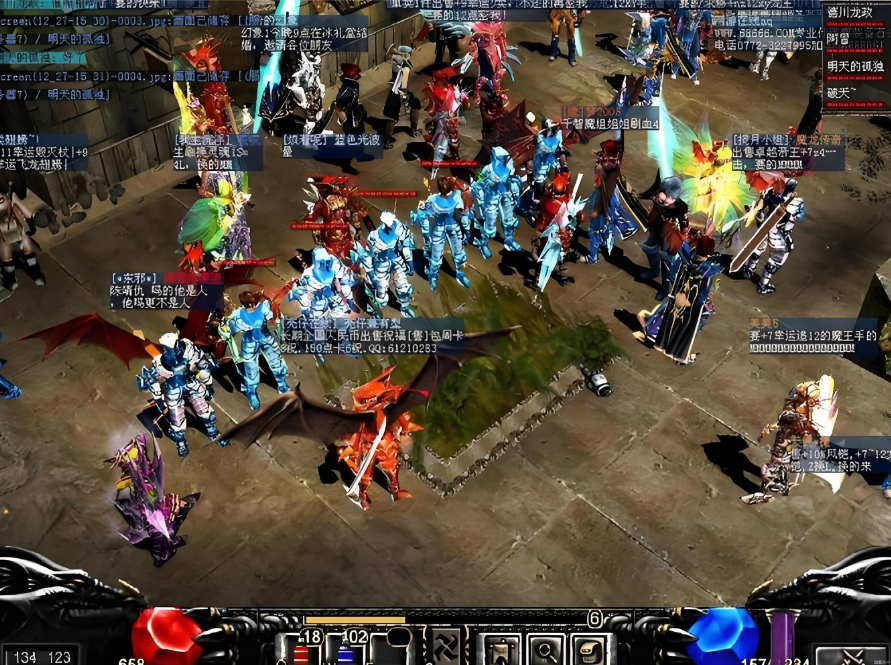Viewport: 891px width, 665px height.
Task: Open the character figure button
Action: (498, 649)
